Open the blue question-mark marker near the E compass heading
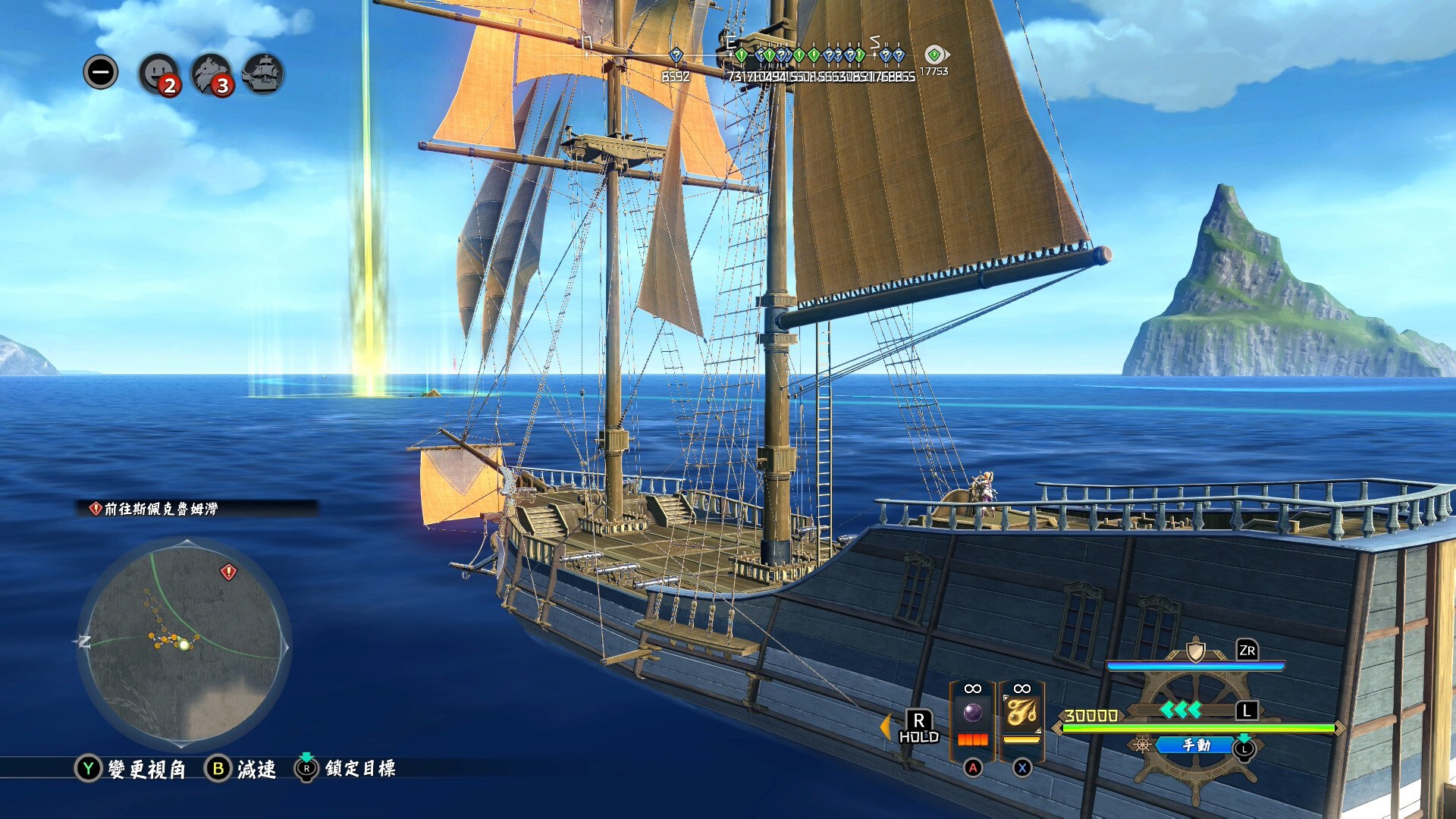 click(759, 55)
